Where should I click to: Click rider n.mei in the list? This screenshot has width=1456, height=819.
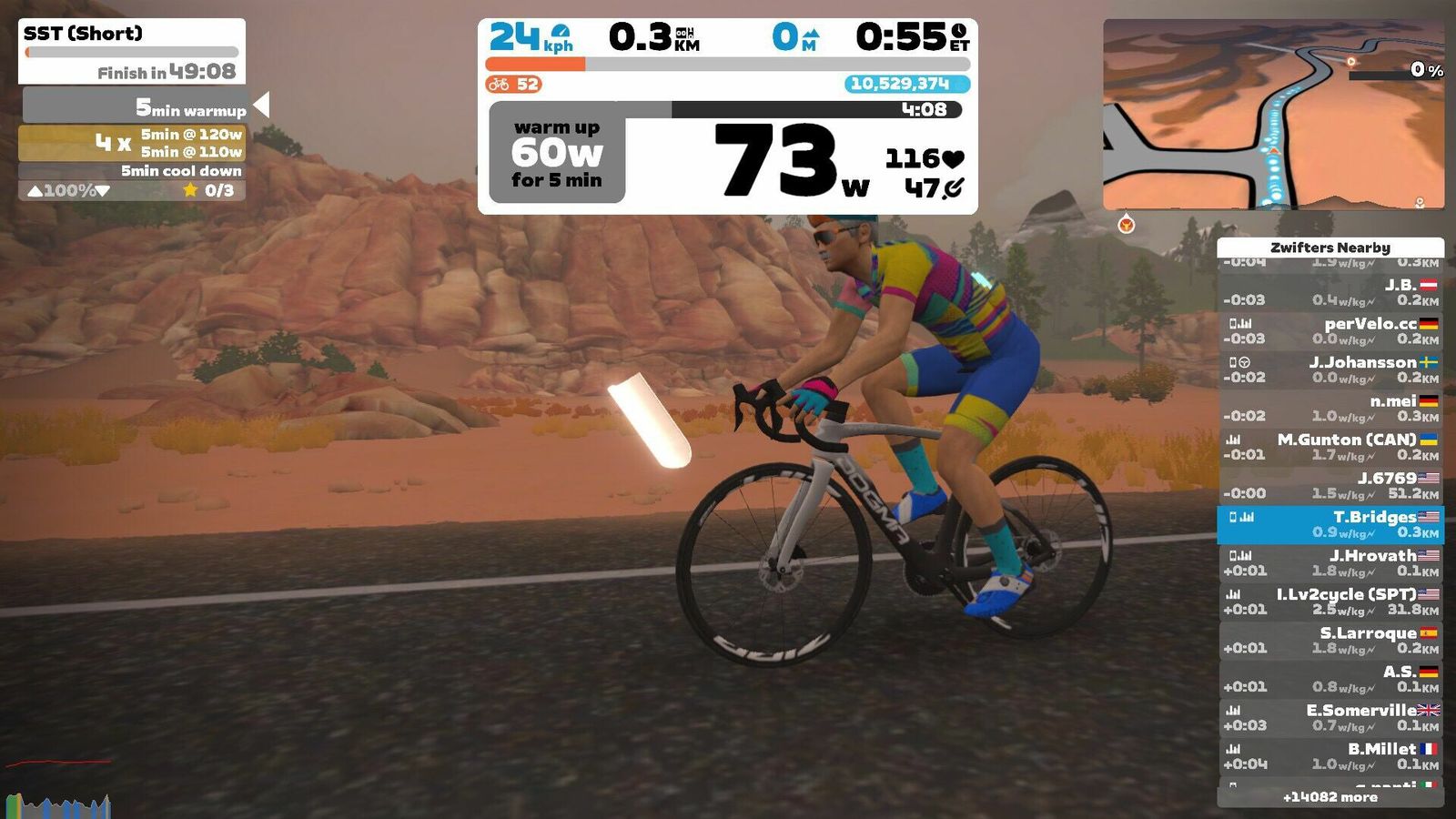point(1330,408)
